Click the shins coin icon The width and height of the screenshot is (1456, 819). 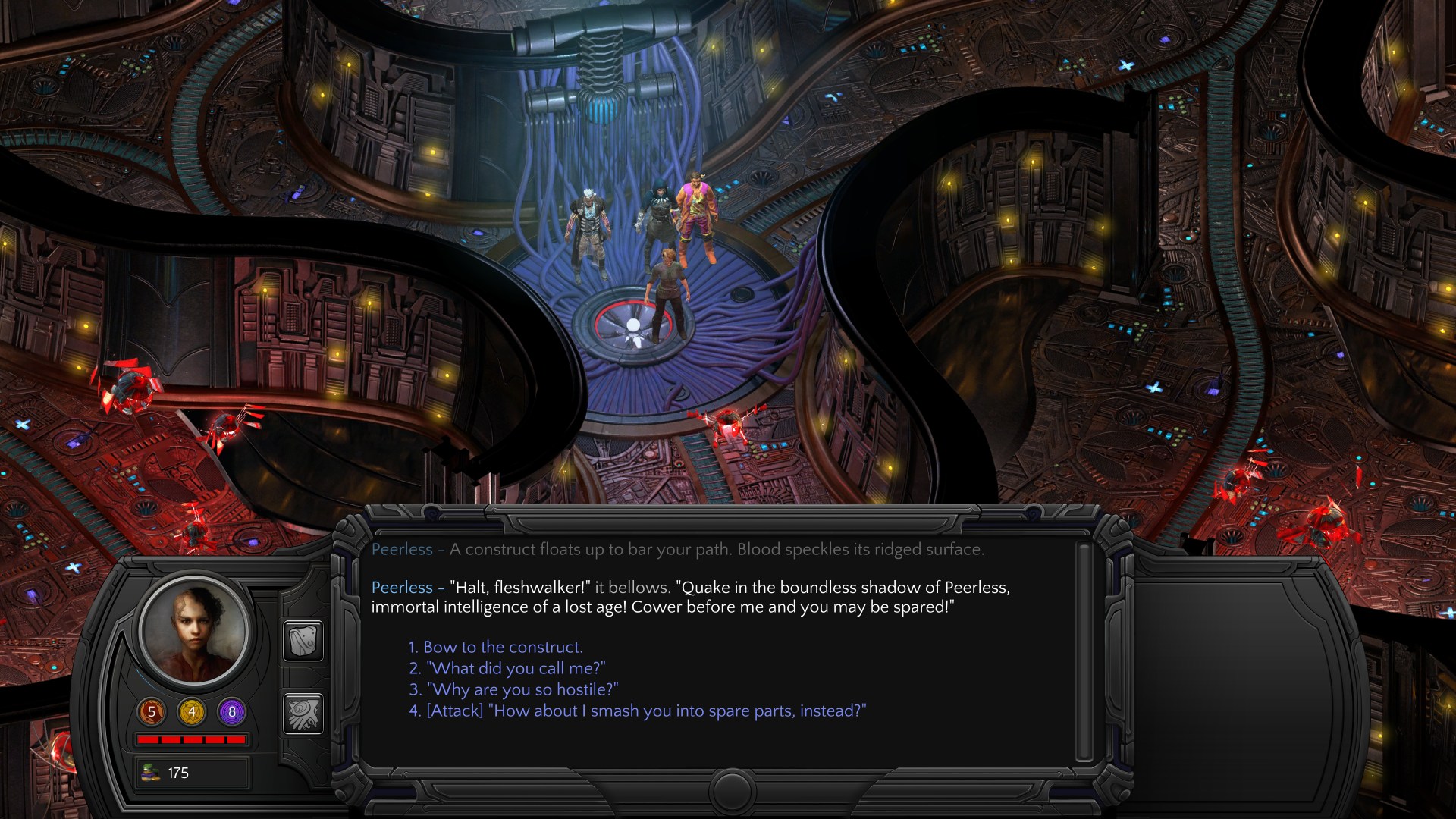(150, 773)
